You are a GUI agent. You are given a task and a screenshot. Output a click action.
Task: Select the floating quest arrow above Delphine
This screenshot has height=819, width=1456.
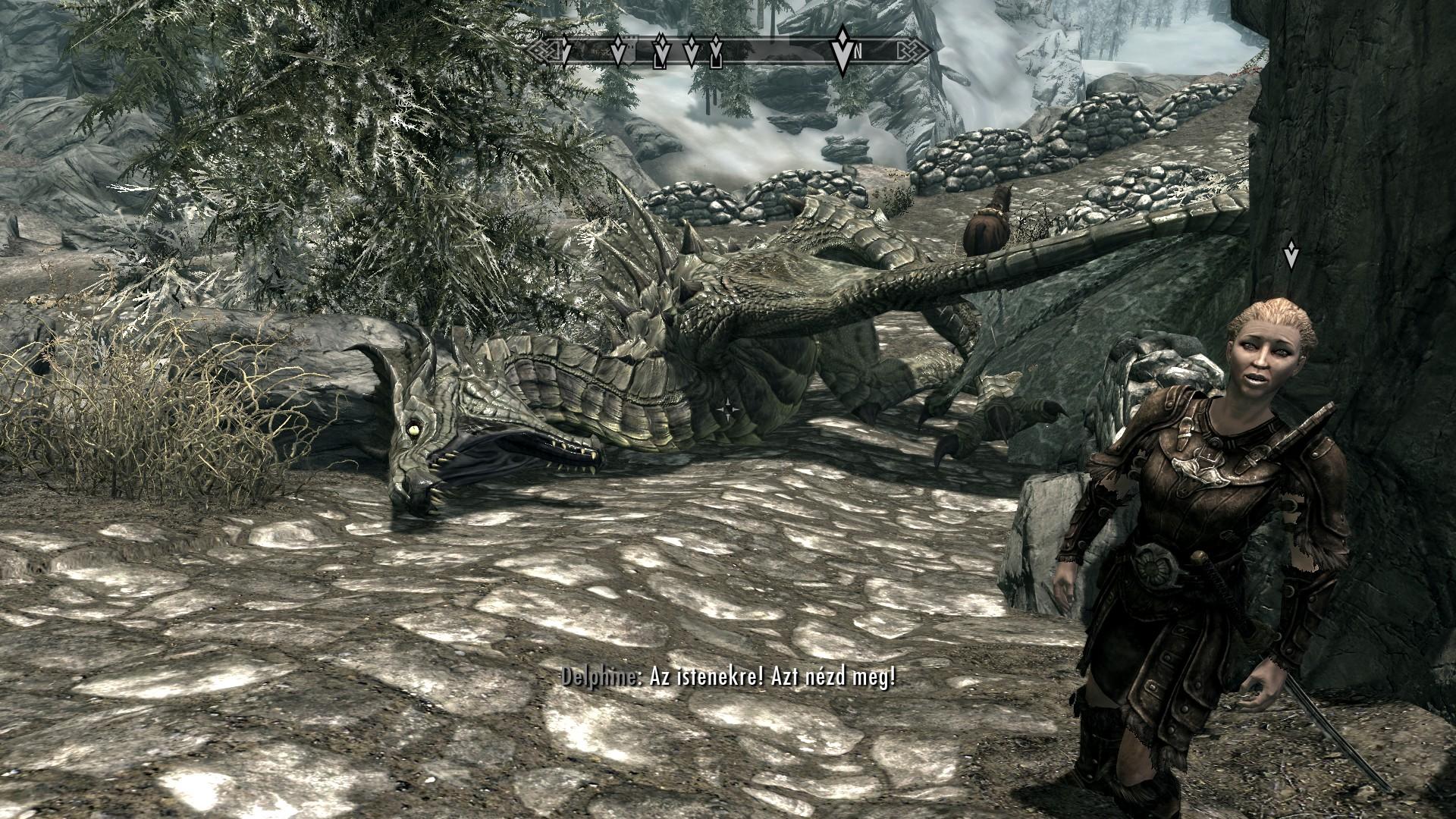coord(1291,256)
